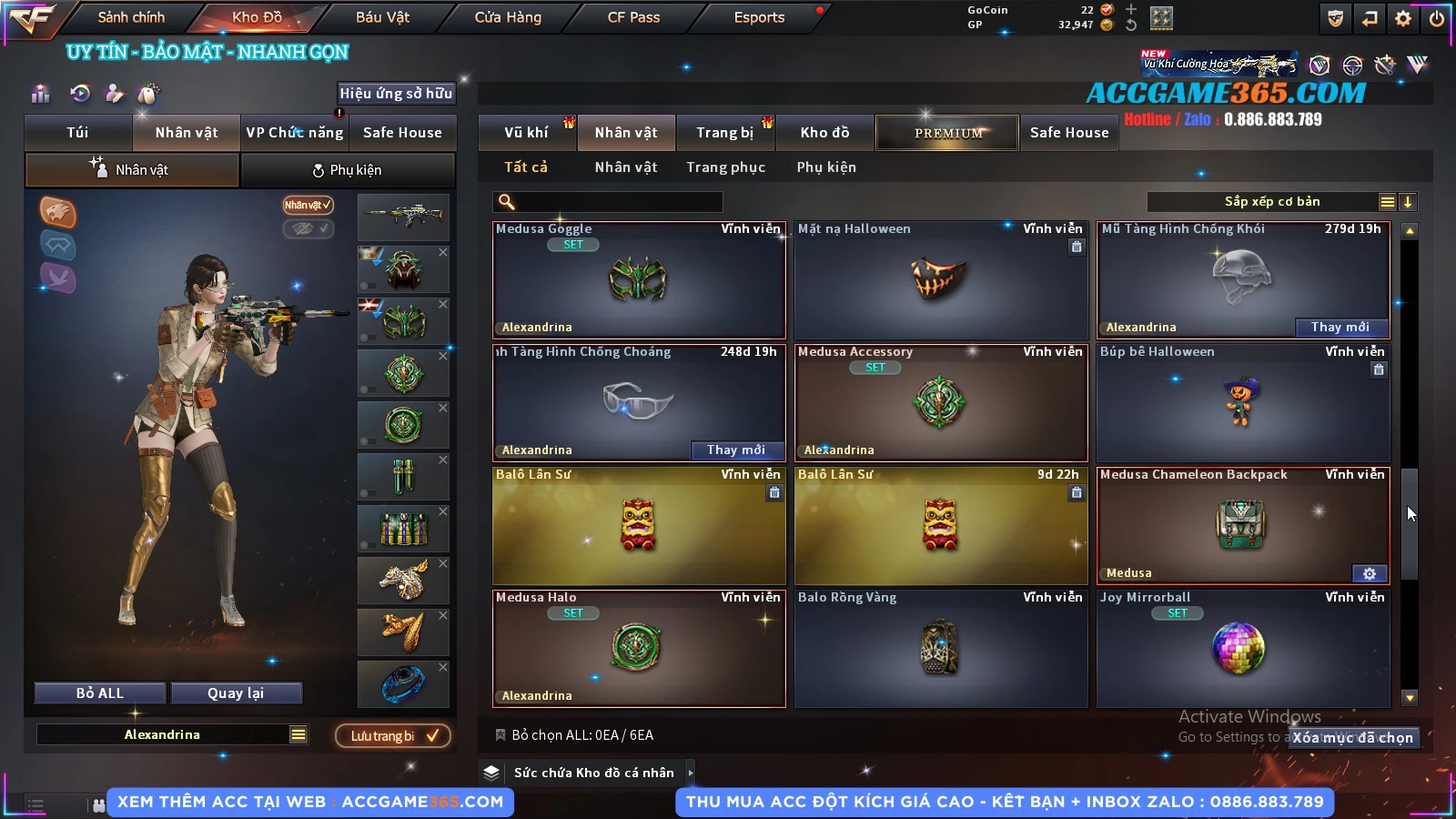Filter items by Phụ kiện subcategory

(826, 167)
